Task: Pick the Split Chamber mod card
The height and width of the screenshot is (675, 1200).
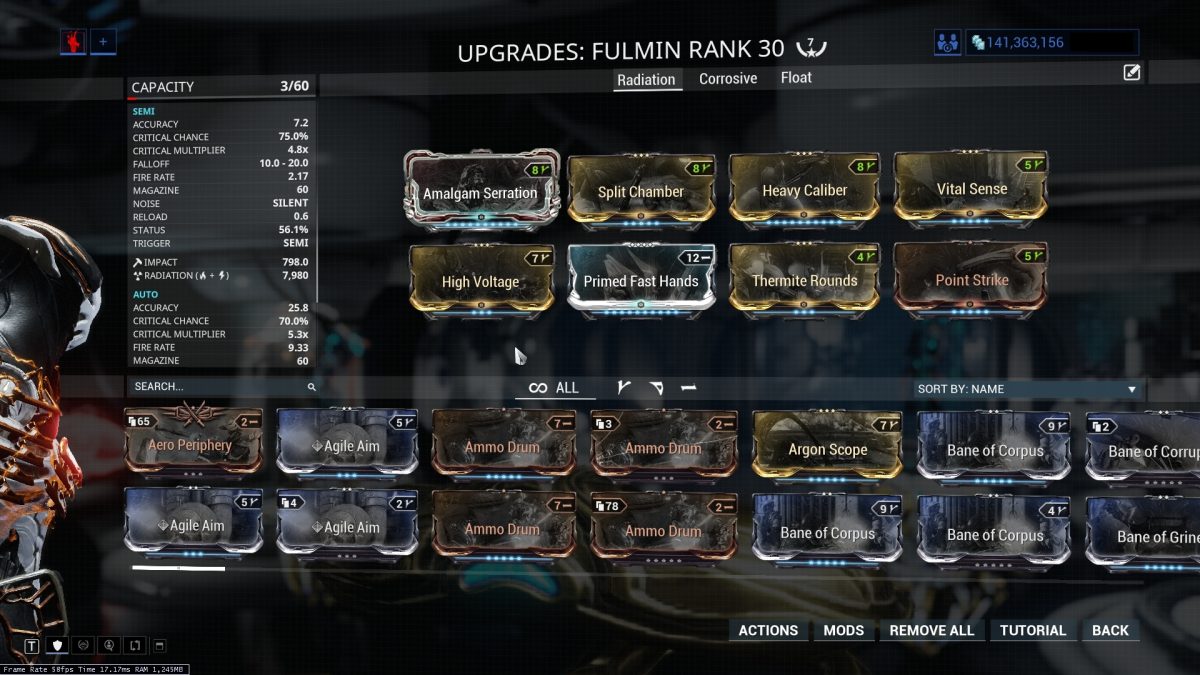Action: (641, 191)
